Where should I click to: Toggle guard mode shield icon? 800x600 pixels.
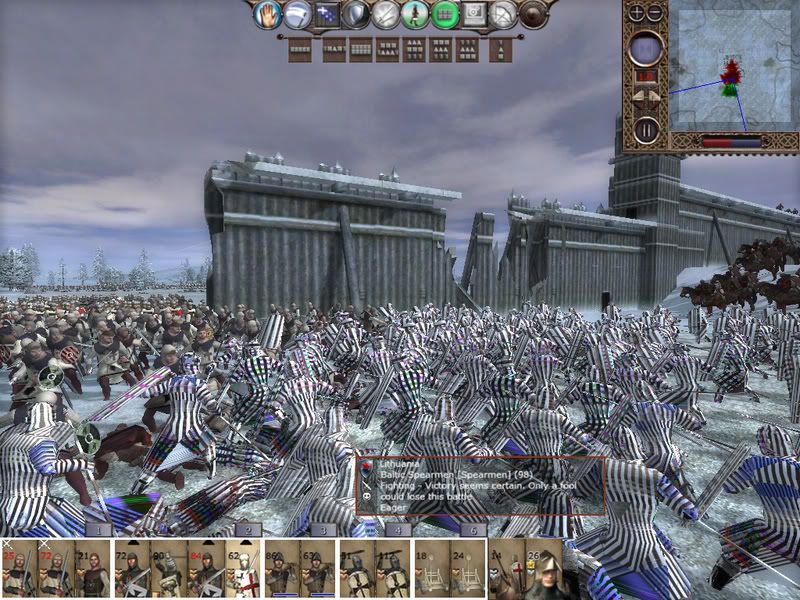point(355,14)
